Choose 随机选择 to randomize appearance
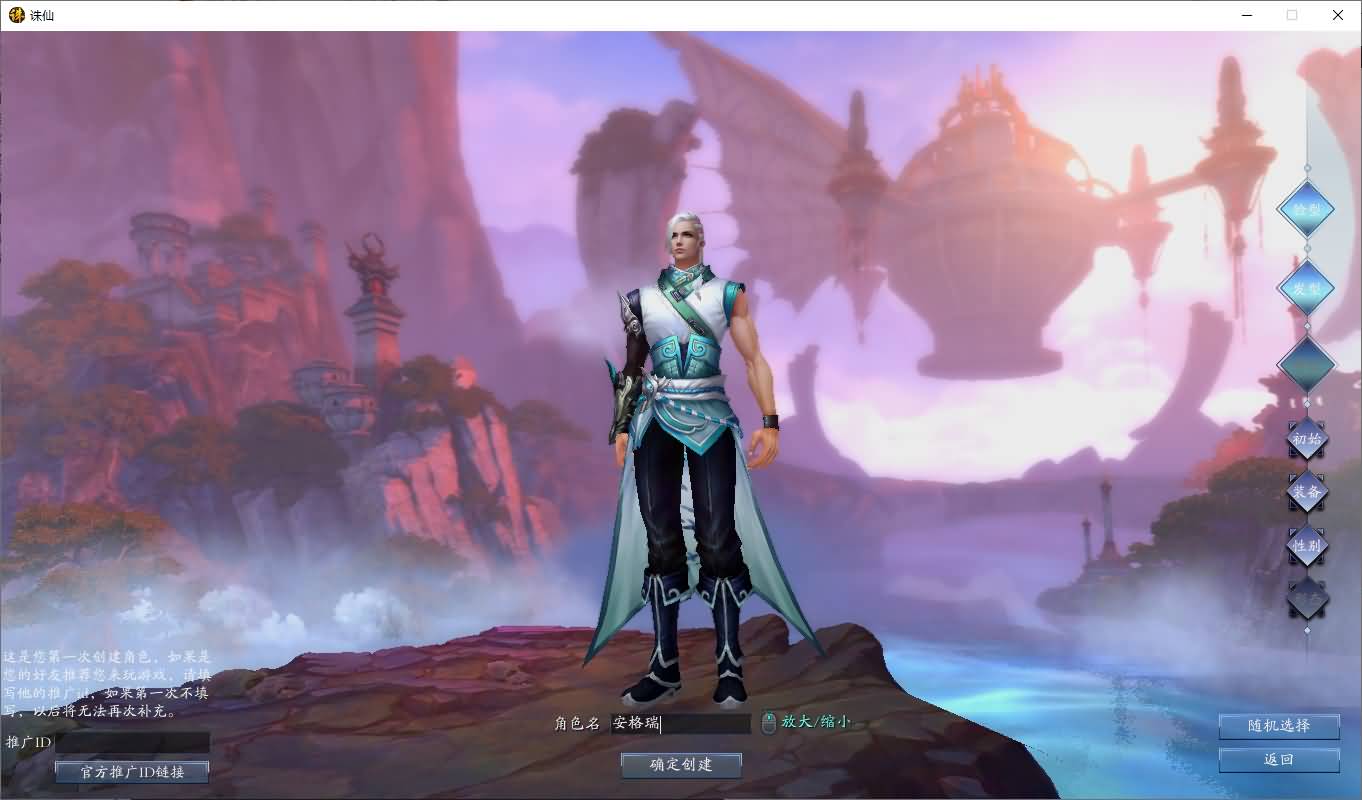The image size is (1362, 800). [1279, 726]
